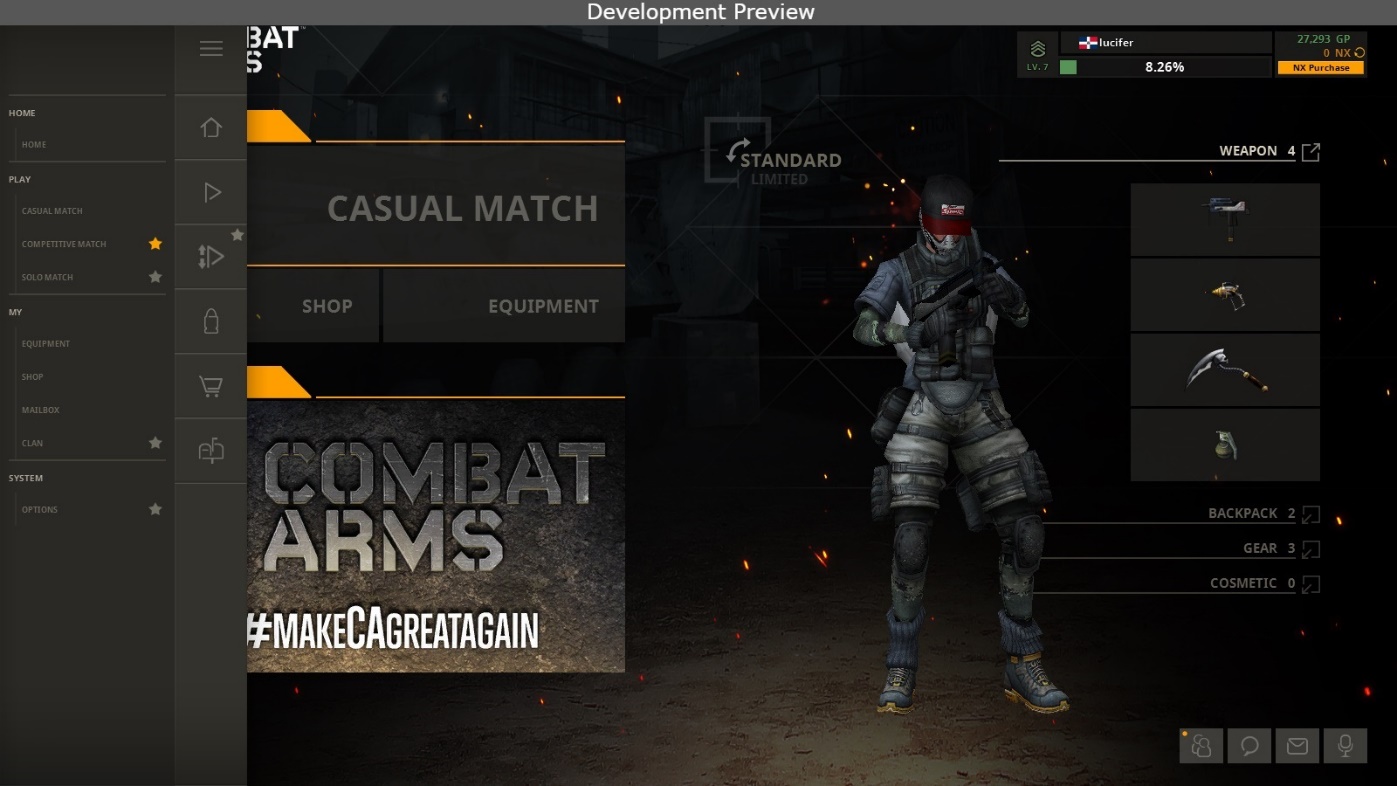Go to Clan in the side menu
Screen dimensions: 1397x786
click(32, 443)
